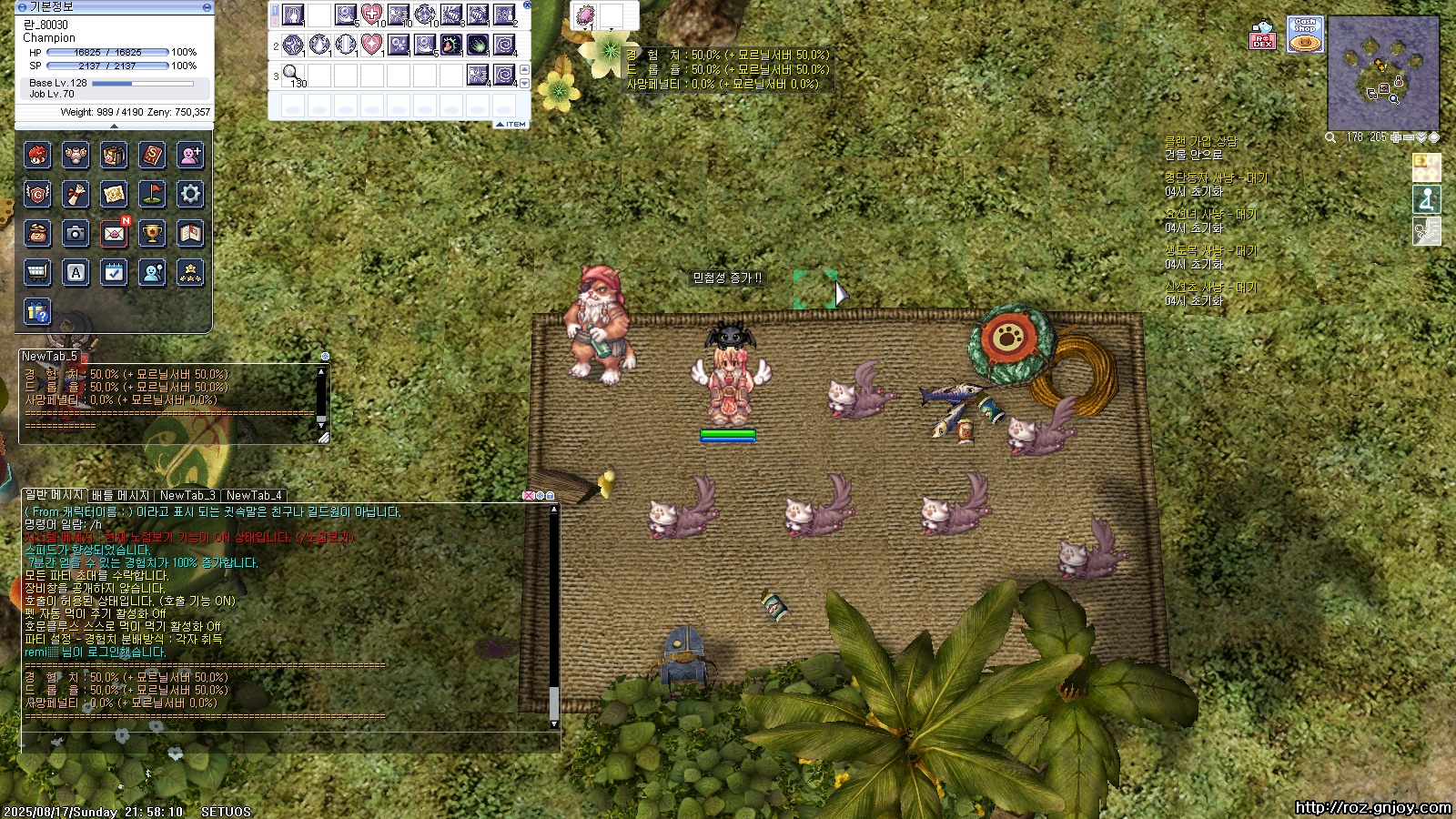1456x819 pixels.
Task: Click the island minimap
Action: (x=1382, y=73)
